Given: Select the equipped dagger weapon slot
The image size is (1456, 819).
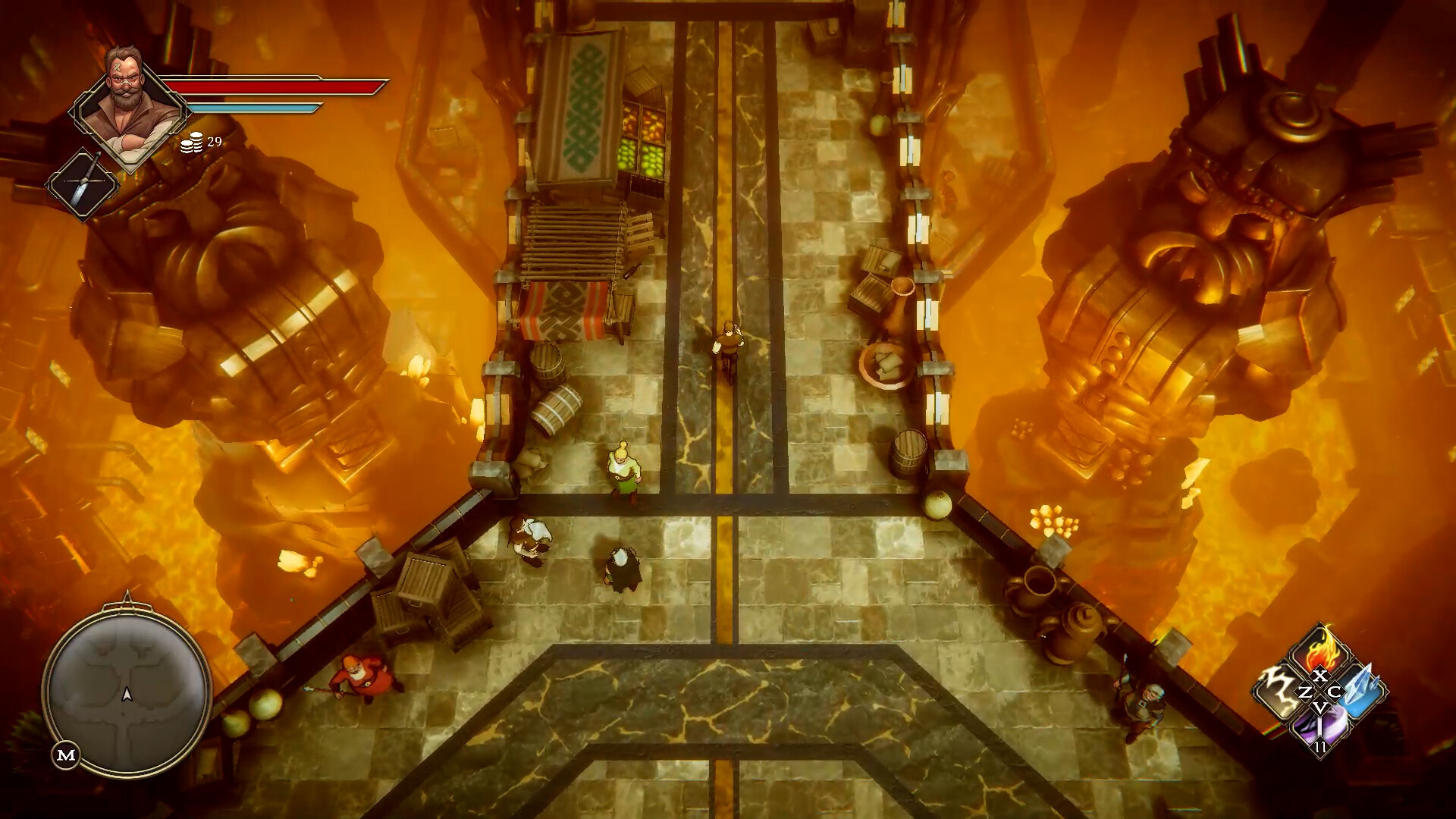Looking at the screenshot, I should [x=83, y=184].
